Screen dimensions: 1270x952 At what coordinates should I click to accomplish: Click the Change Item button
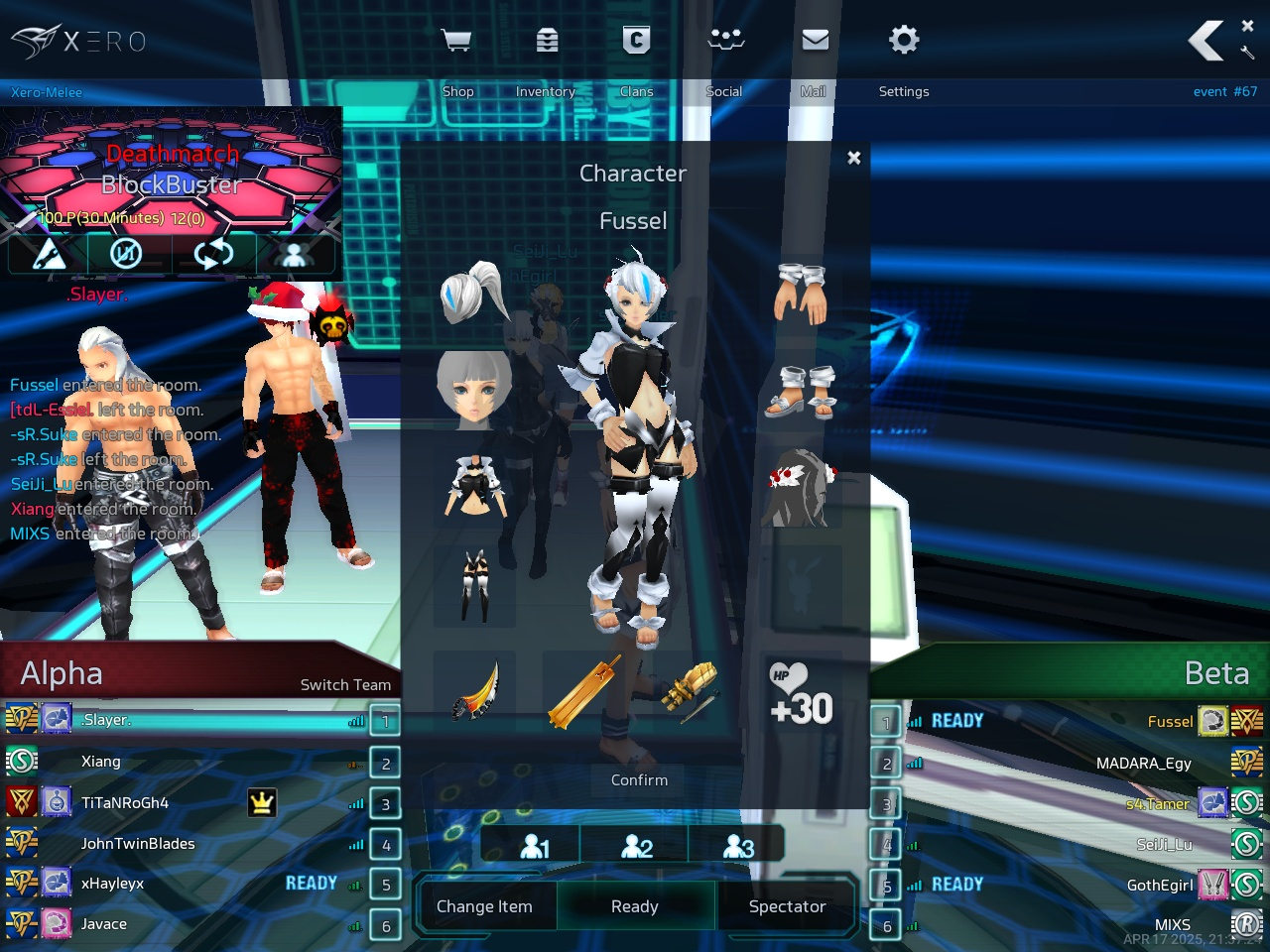pos(484,906)
